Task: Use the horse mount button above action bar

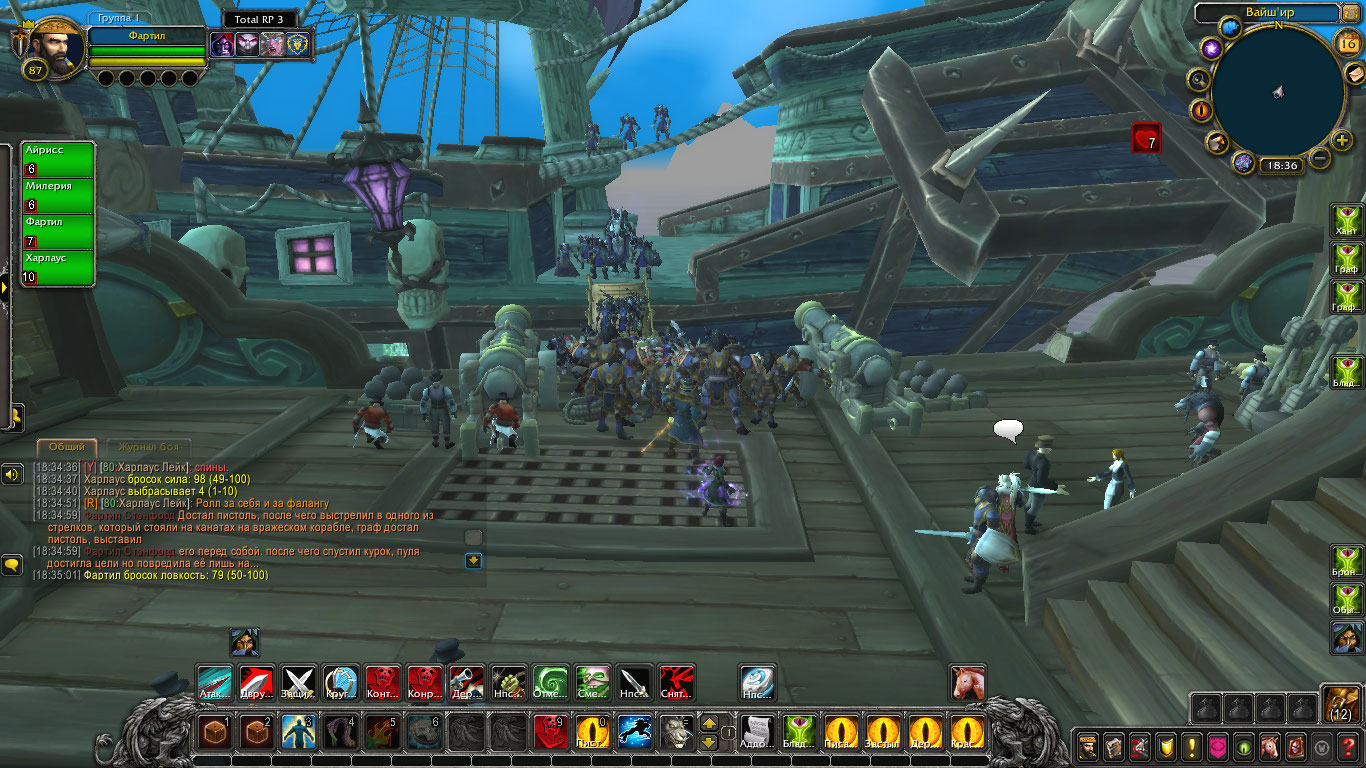Action: (x=967, y=683)
